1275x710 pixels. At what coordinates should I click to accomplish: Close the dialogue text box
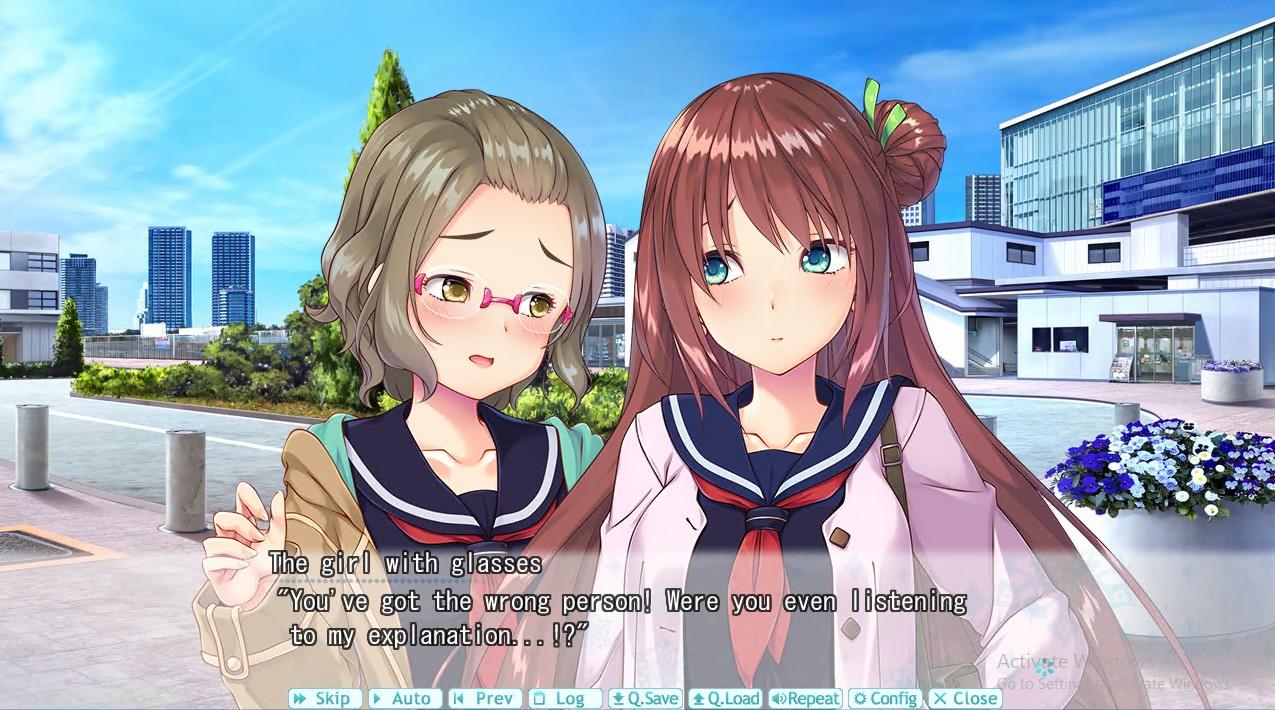[965, 699]
